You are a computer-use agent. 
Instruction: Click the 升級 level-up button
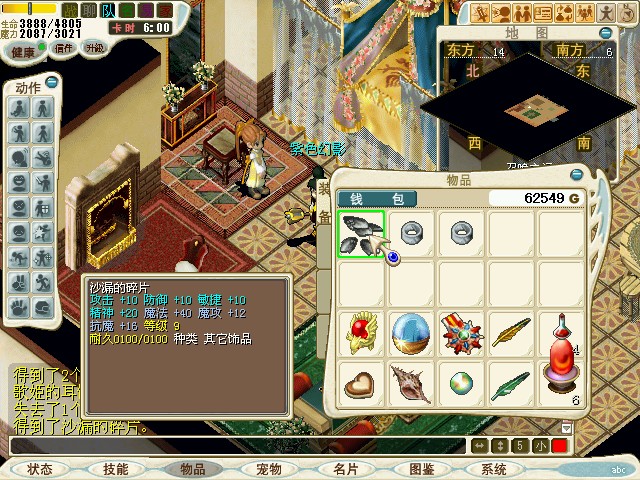pyautogui.click(x=96, y=48)
